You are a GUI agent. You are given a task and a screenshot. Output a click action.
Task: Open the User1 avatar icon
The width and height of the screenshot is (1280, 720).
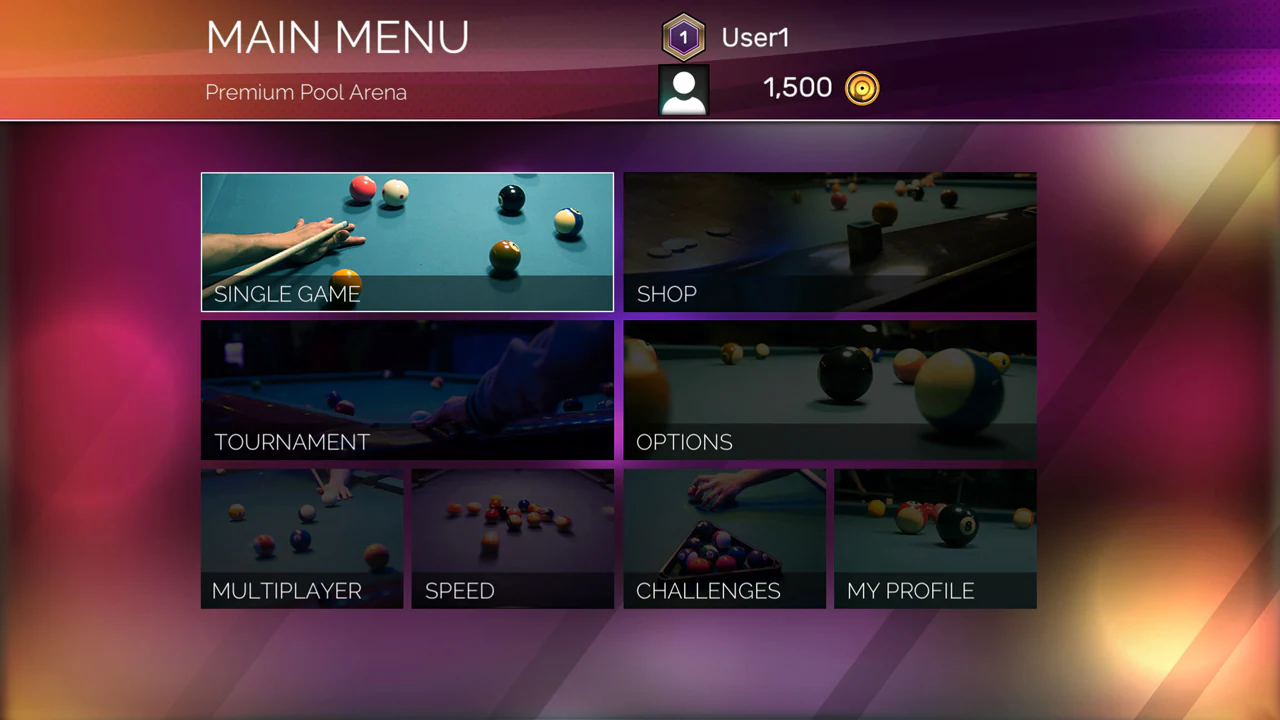(684, 89)
